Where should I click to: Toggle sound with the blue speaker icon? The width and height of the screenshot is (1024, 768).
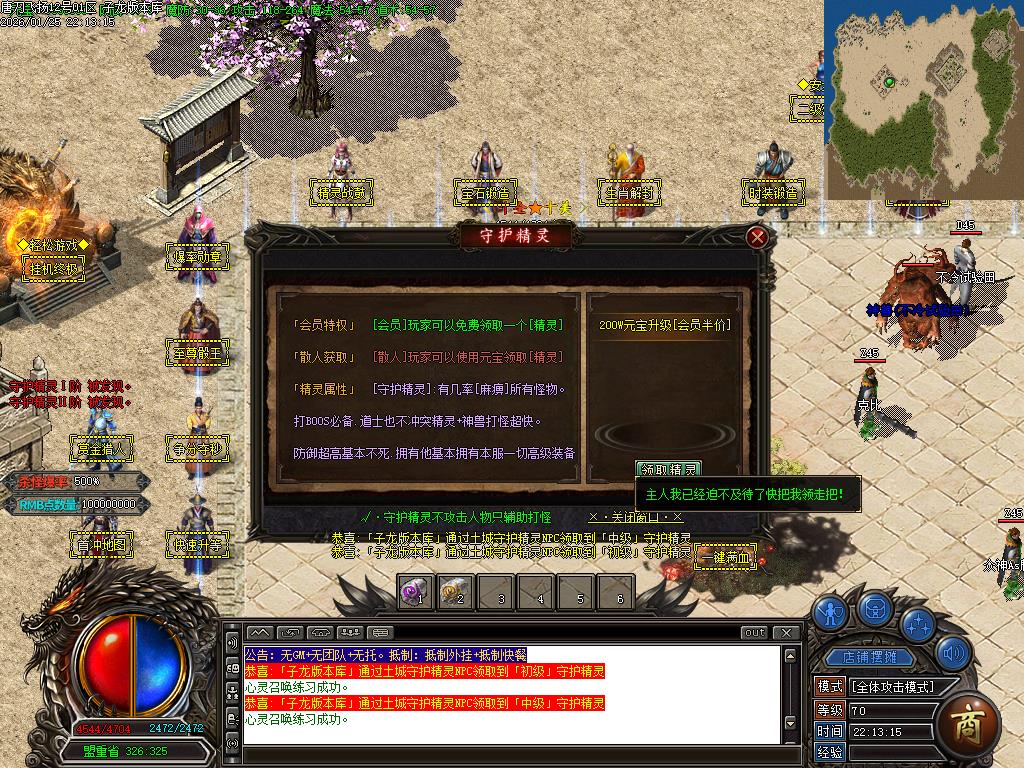click(954, 653)
